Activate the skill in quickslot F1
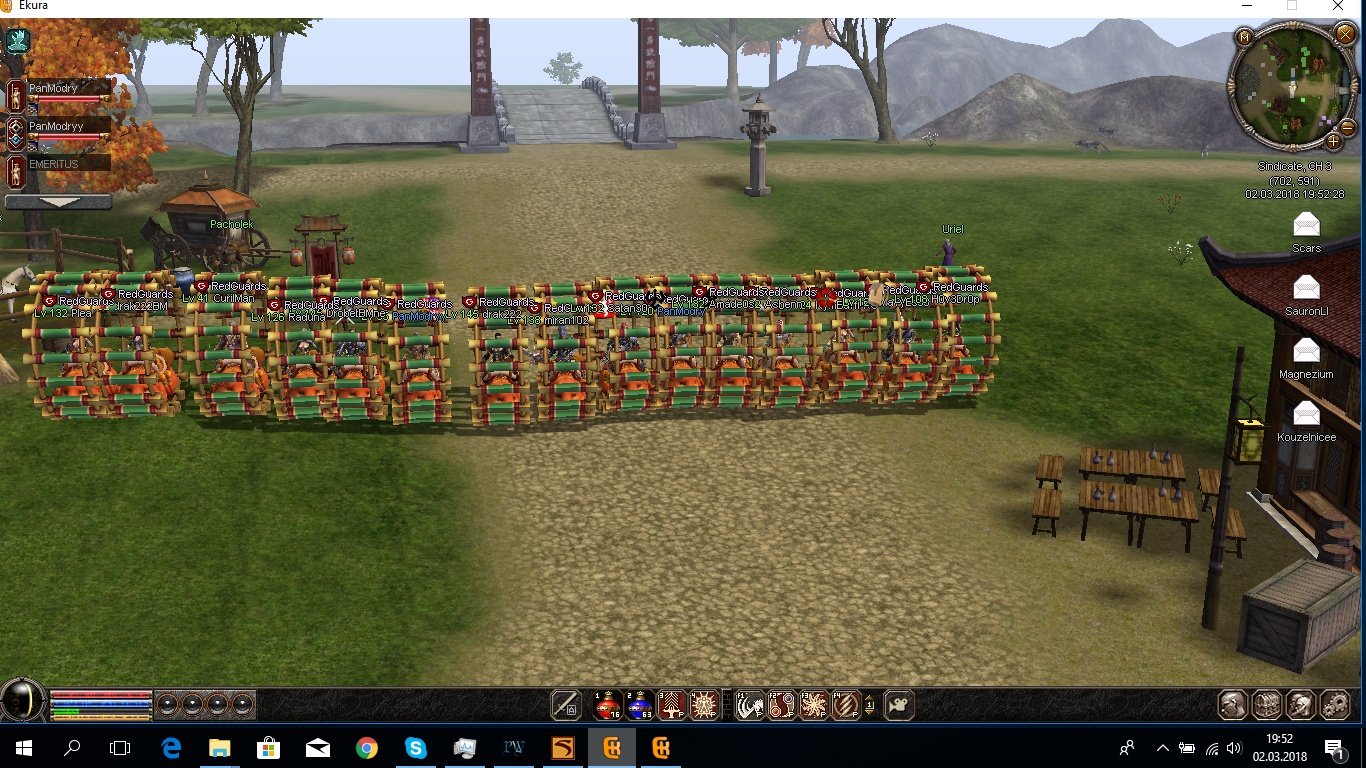1366x768 pixels. coord(749,705)
